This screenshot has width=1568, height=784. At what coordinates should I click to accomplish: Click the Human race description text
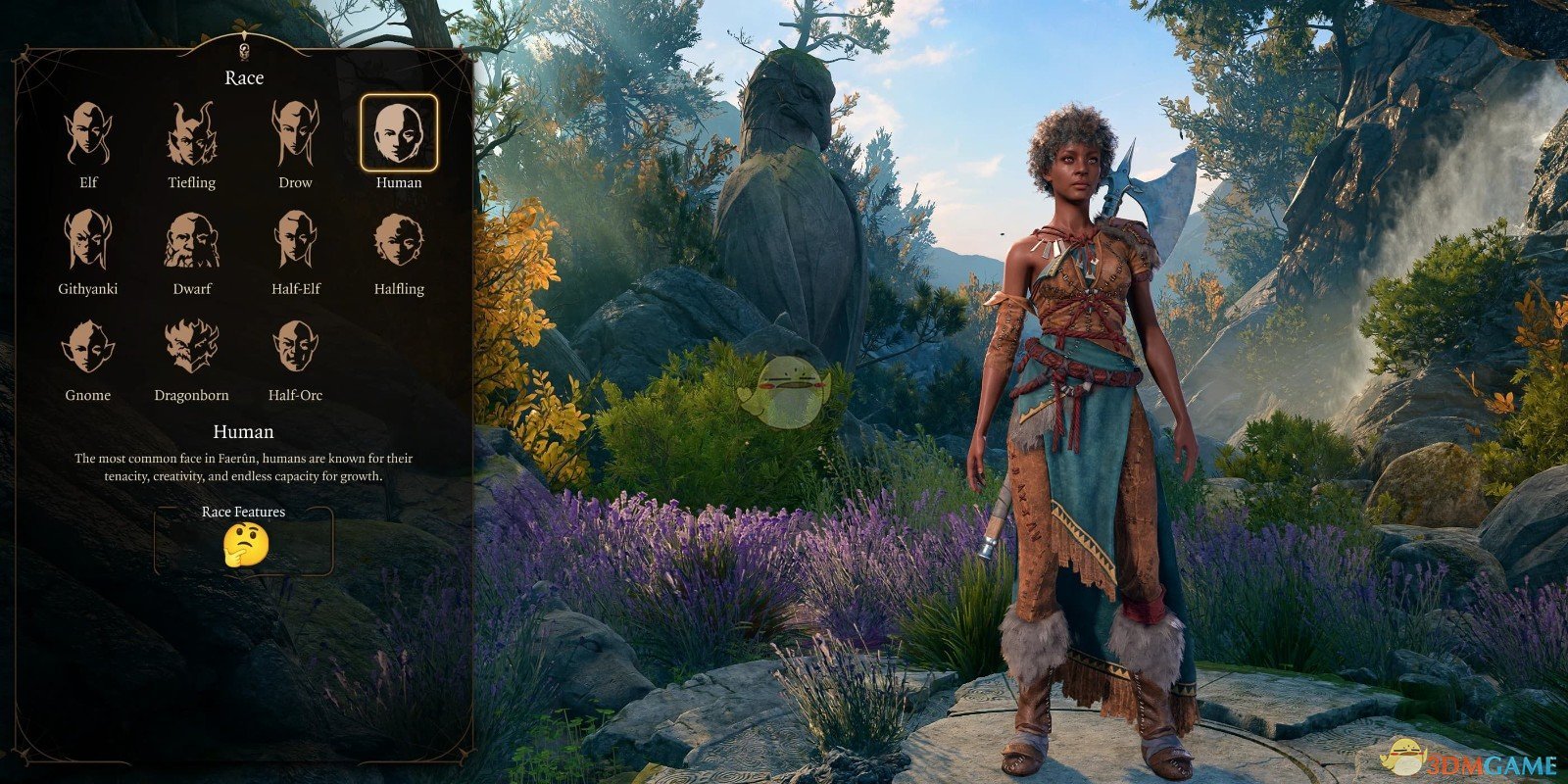[243, 467]
